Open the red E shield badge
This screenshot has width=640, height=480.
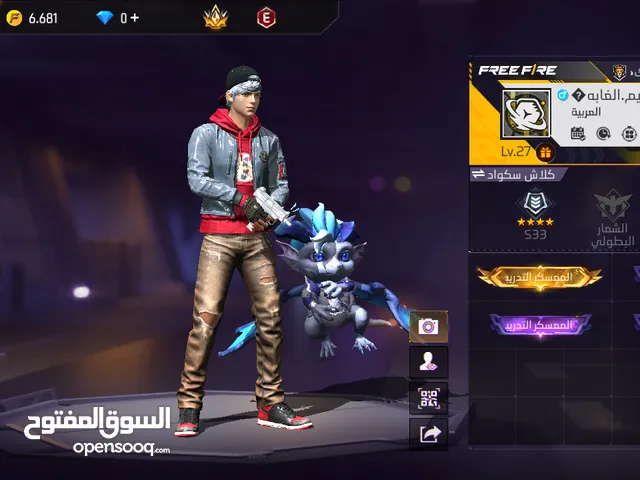pos(265,17)
